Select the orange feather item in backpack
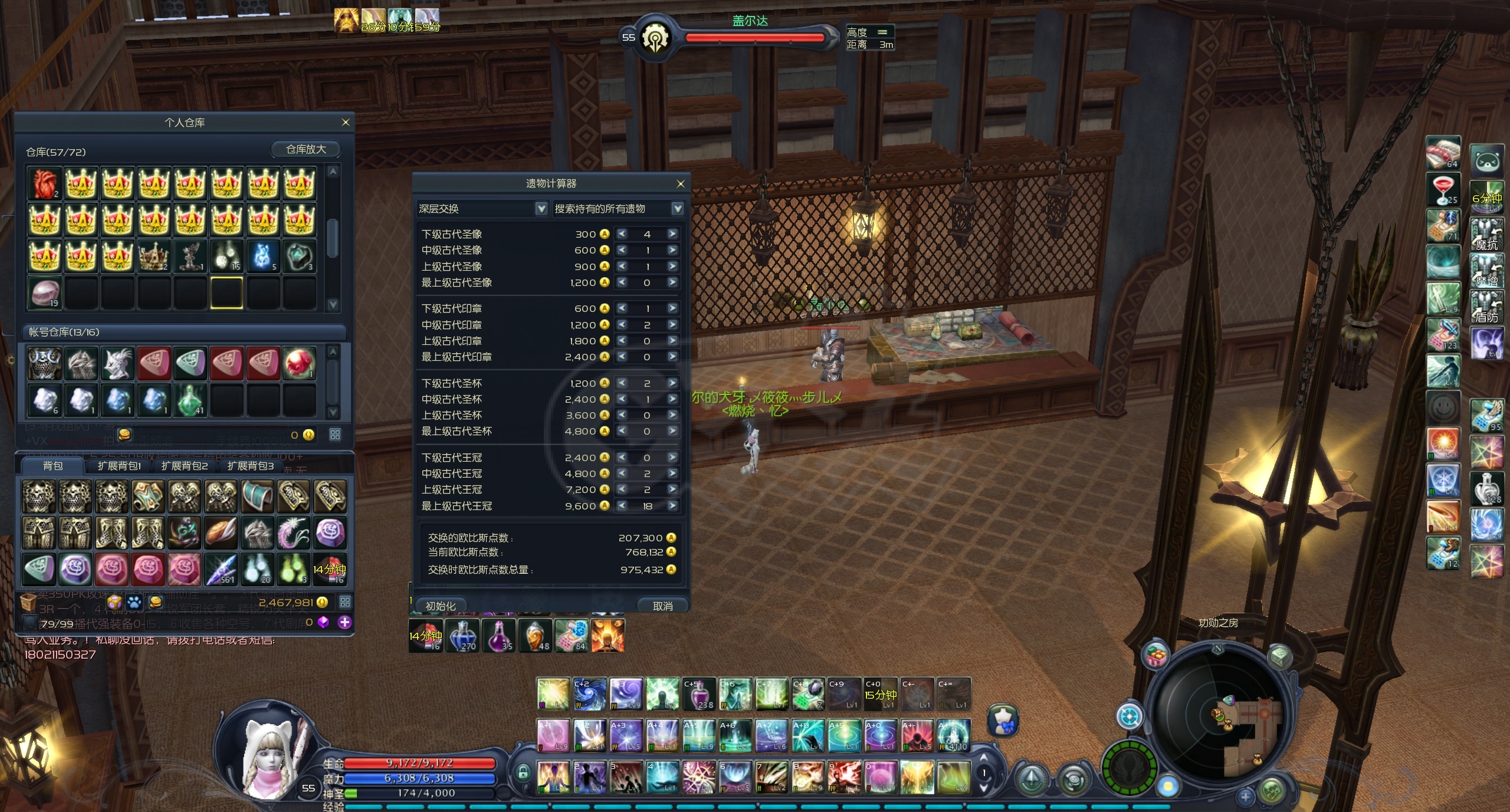The width and height of the screenshot is (1510, 812). pos(221,532)
